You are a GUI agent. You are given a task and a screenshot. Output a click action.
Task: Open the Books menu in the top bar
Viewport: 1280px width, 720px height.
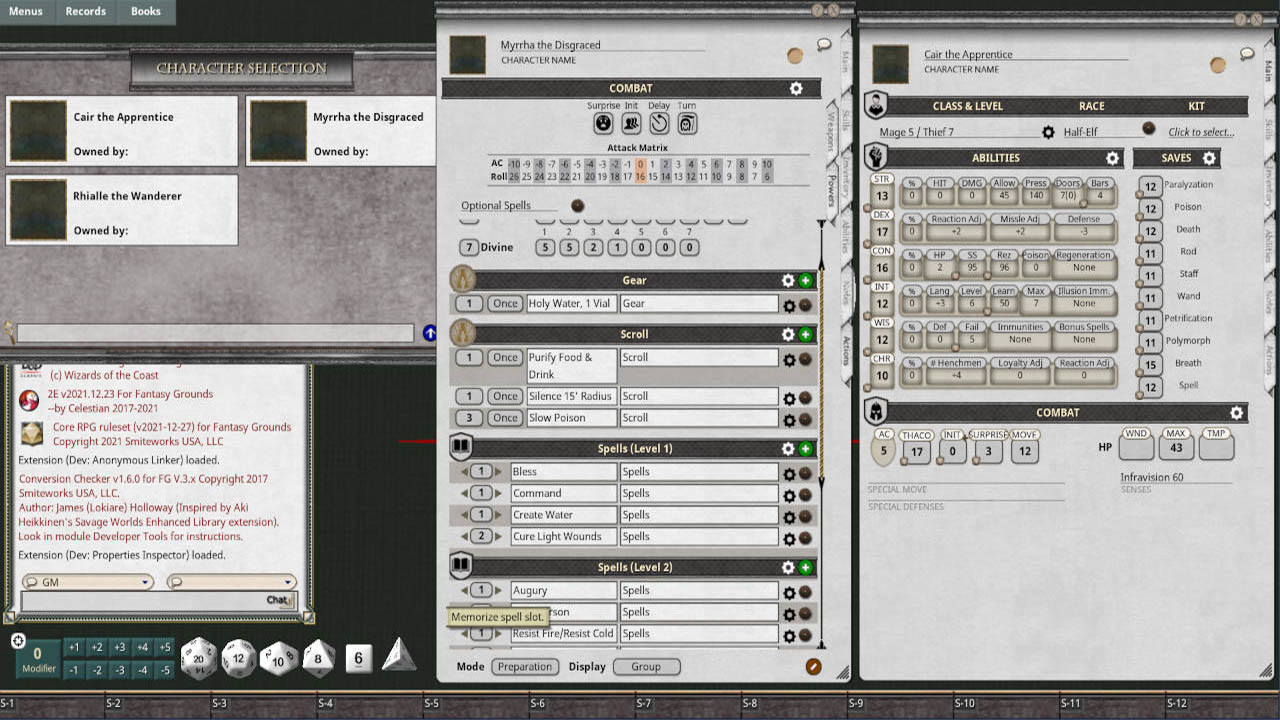[146, 12]
